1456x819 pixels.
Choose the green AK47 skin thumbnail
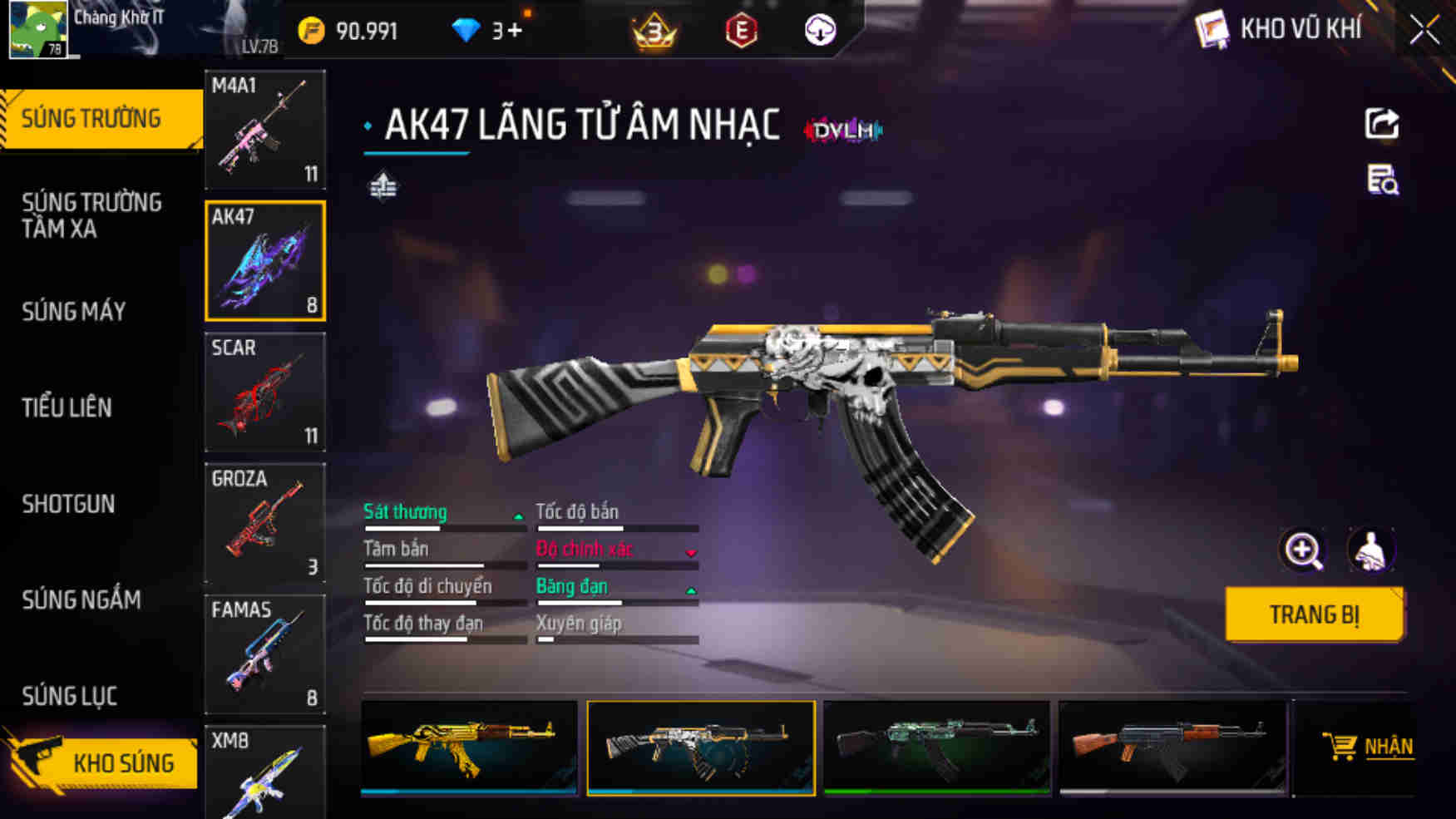(x=937, y=747)
